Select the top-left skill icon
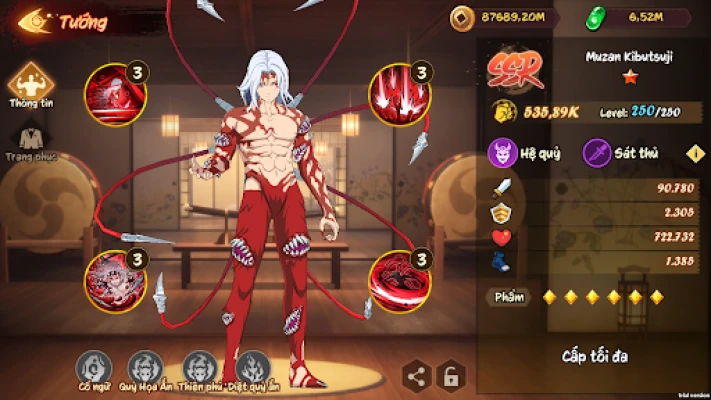The image size is (711, 400). click(x=114, y=94)
